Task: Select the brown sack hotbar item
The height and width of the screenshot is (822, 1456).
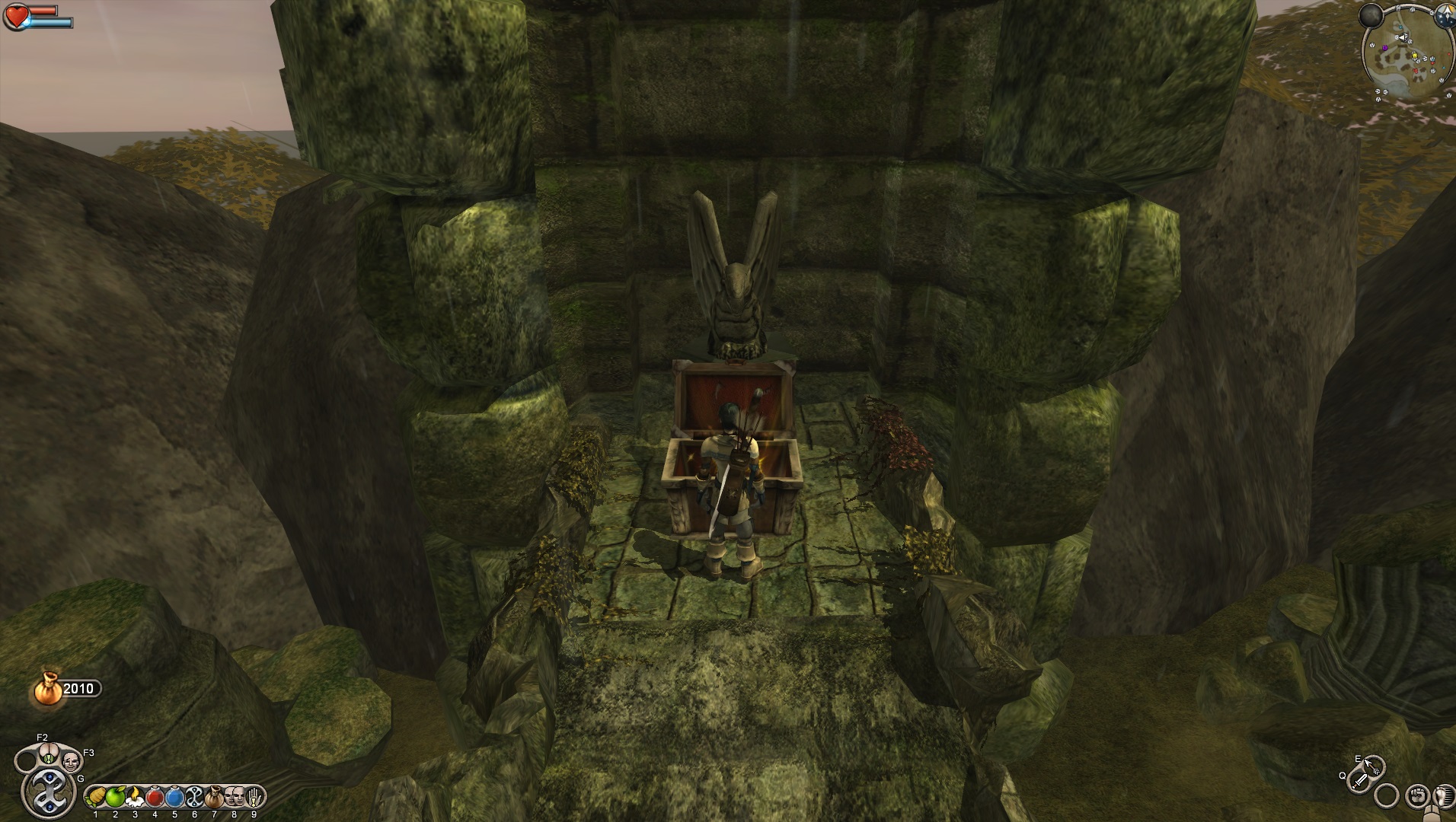Action: tap(214, 798)
